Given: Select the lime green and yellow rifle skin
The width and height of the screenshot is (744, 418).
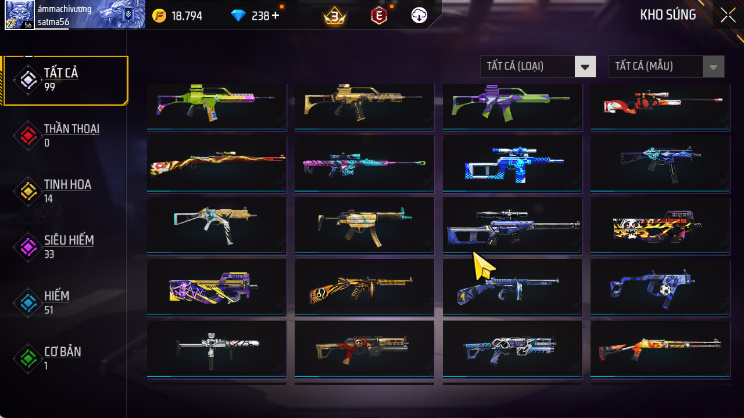Looking at the screenshot, I should pos(217,103).
